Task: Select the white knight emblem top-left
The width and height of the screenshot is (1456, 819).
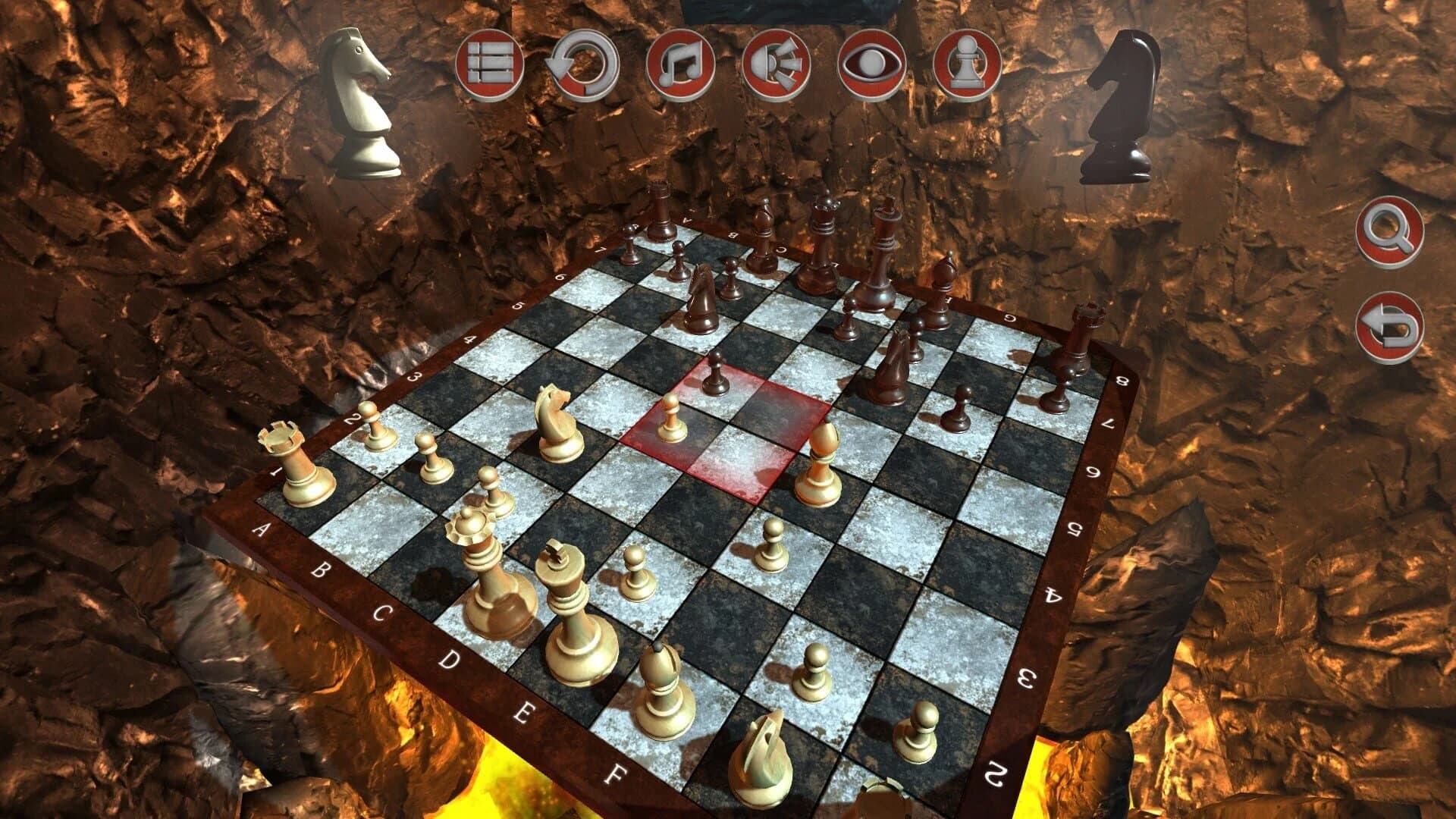Action: point(360,99)
